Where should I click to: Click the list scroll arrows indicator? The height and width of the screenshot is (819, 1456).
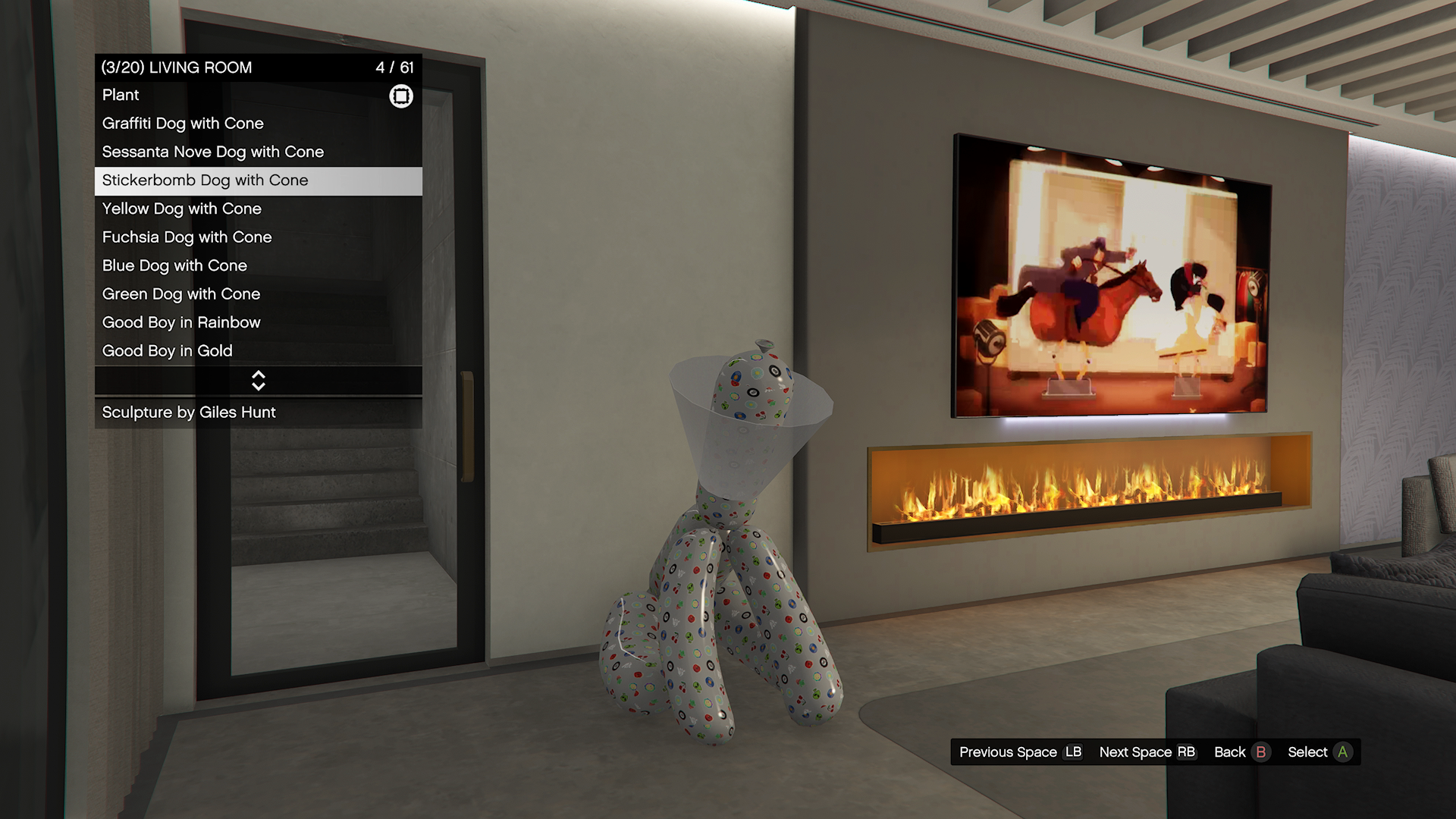[x=259, y=381]
